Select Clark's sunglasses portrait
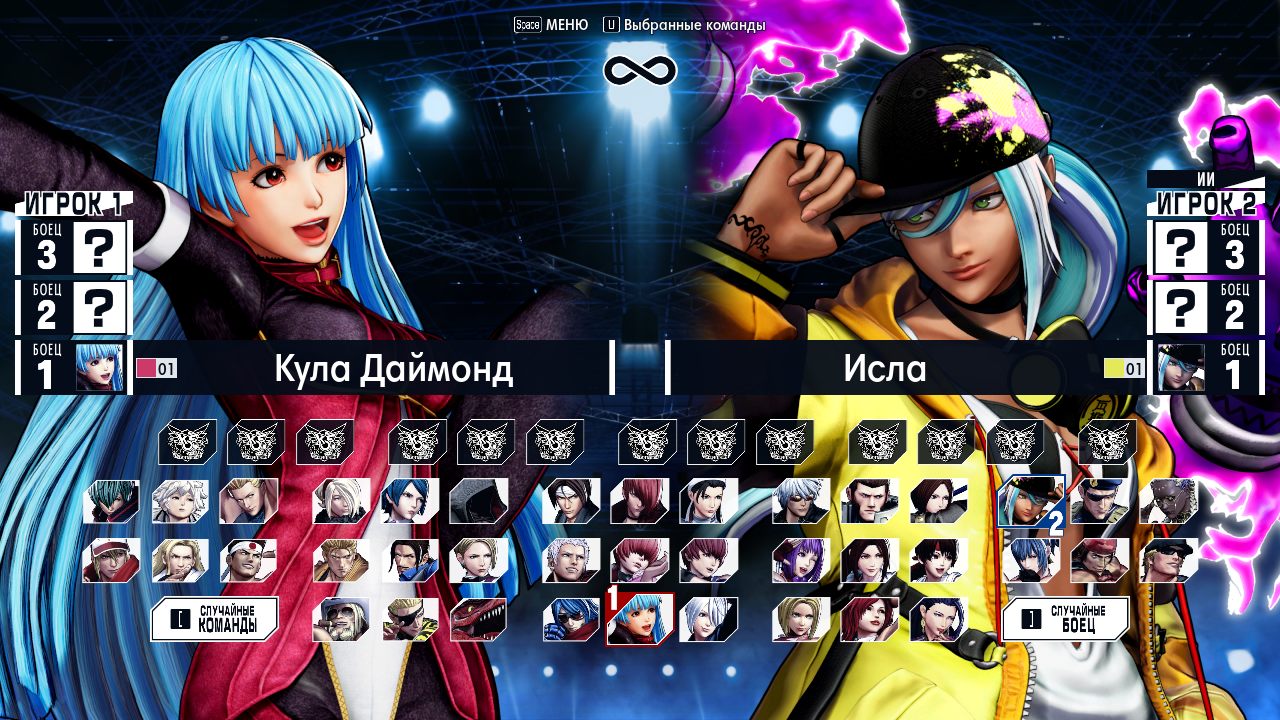The height and width of the screenshot is (720, 1280). tap(1167, 562)
